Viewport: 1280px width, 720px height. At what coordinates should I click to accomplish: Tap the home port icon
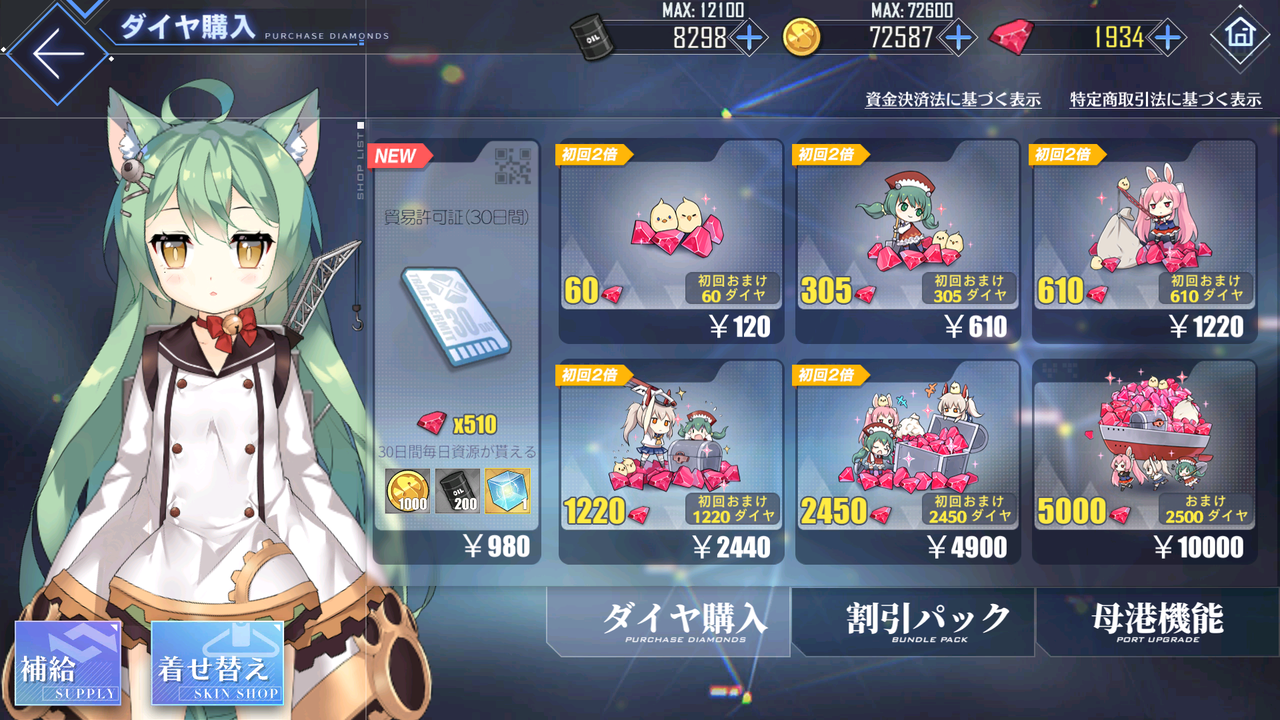(x=1243, y=35)
